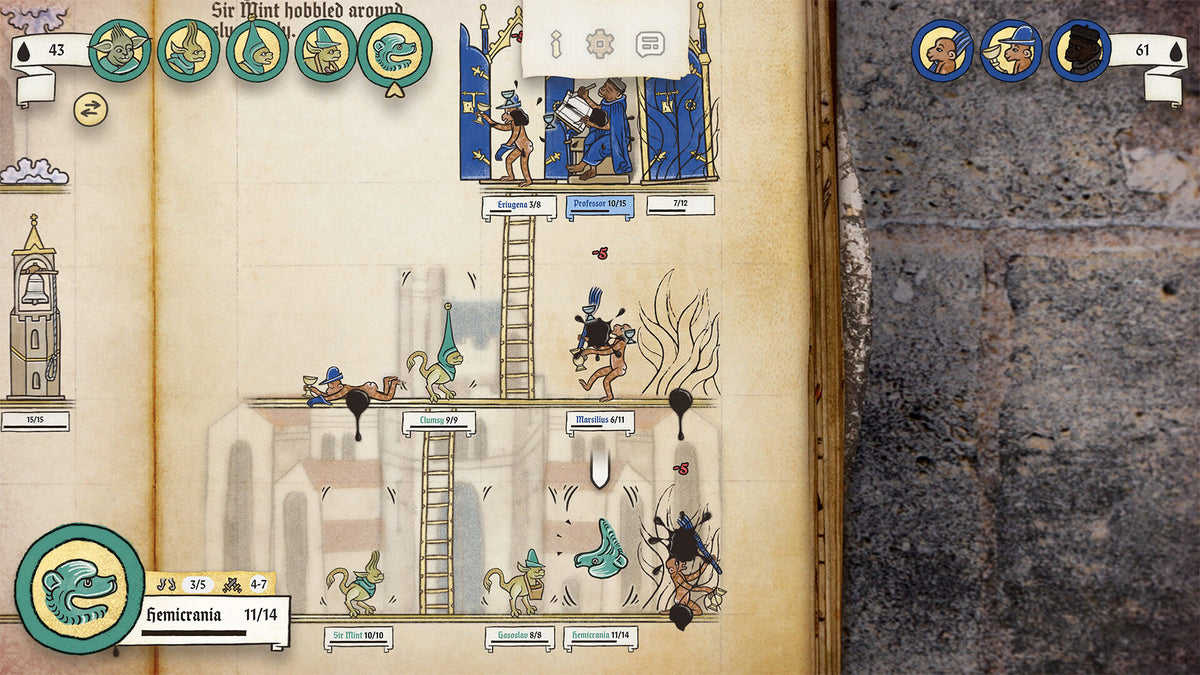Open the info icon on the parchment tab
The height and width of the screenshot is (675, 1200).
click(x=556, y=44)
